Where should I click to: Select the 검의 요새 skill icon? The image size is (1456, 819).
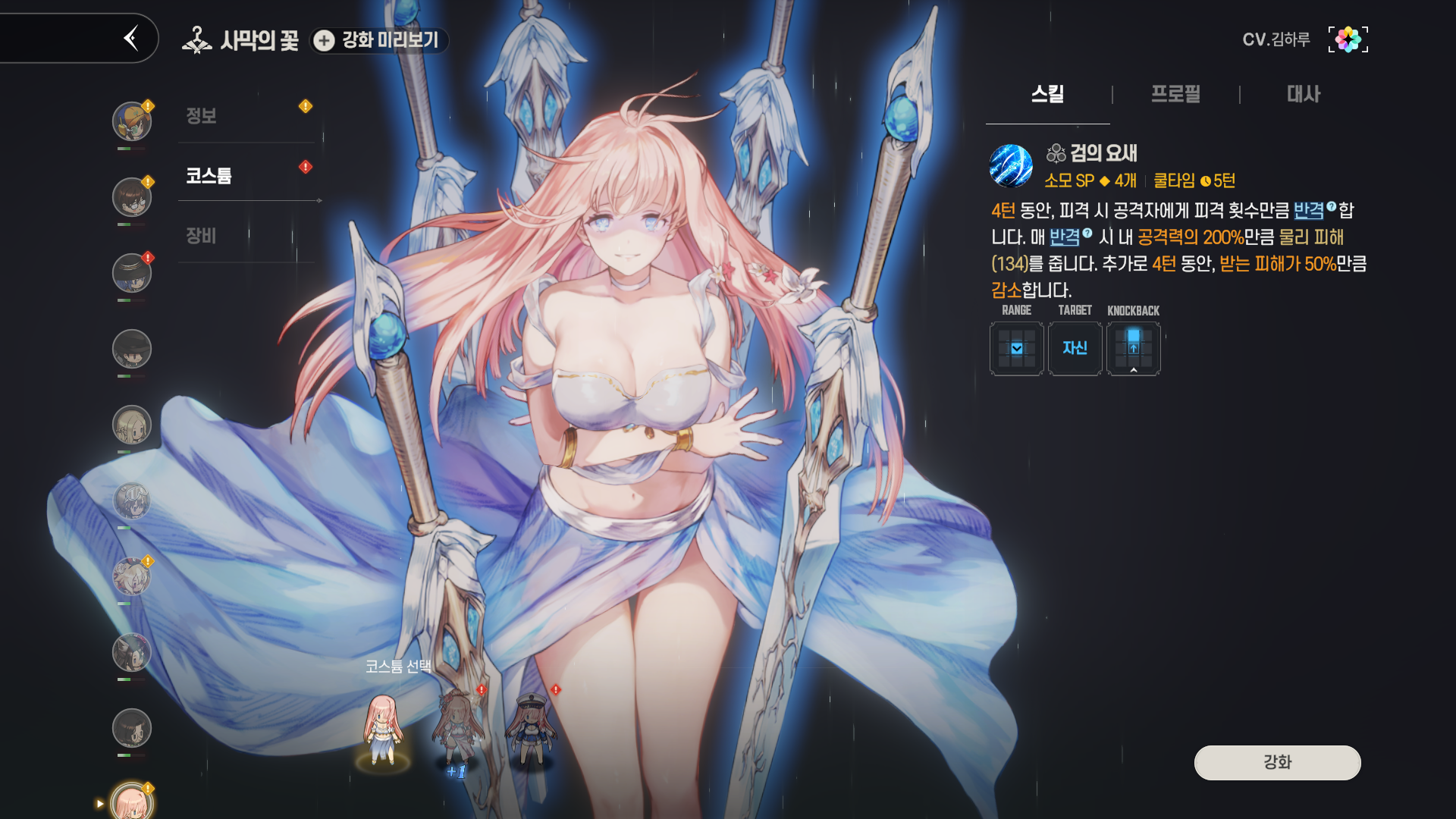[x=1011, y=165]
